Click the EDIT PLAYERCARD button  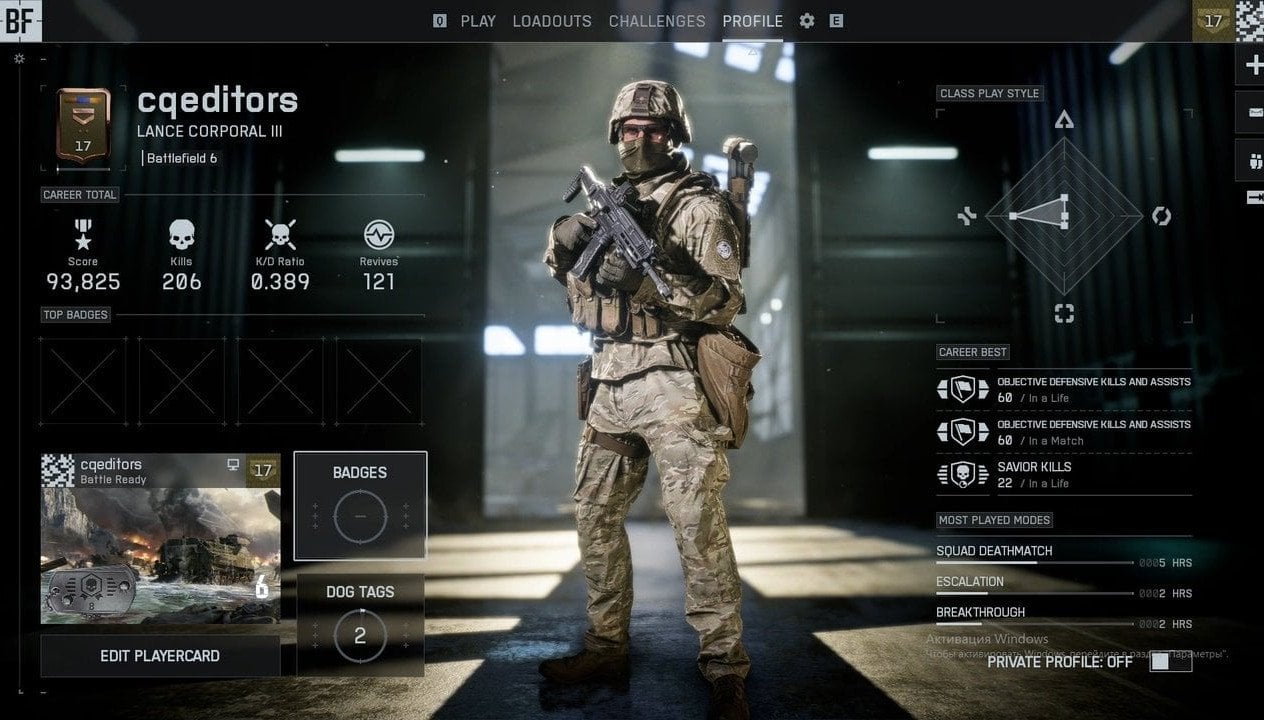160,656
